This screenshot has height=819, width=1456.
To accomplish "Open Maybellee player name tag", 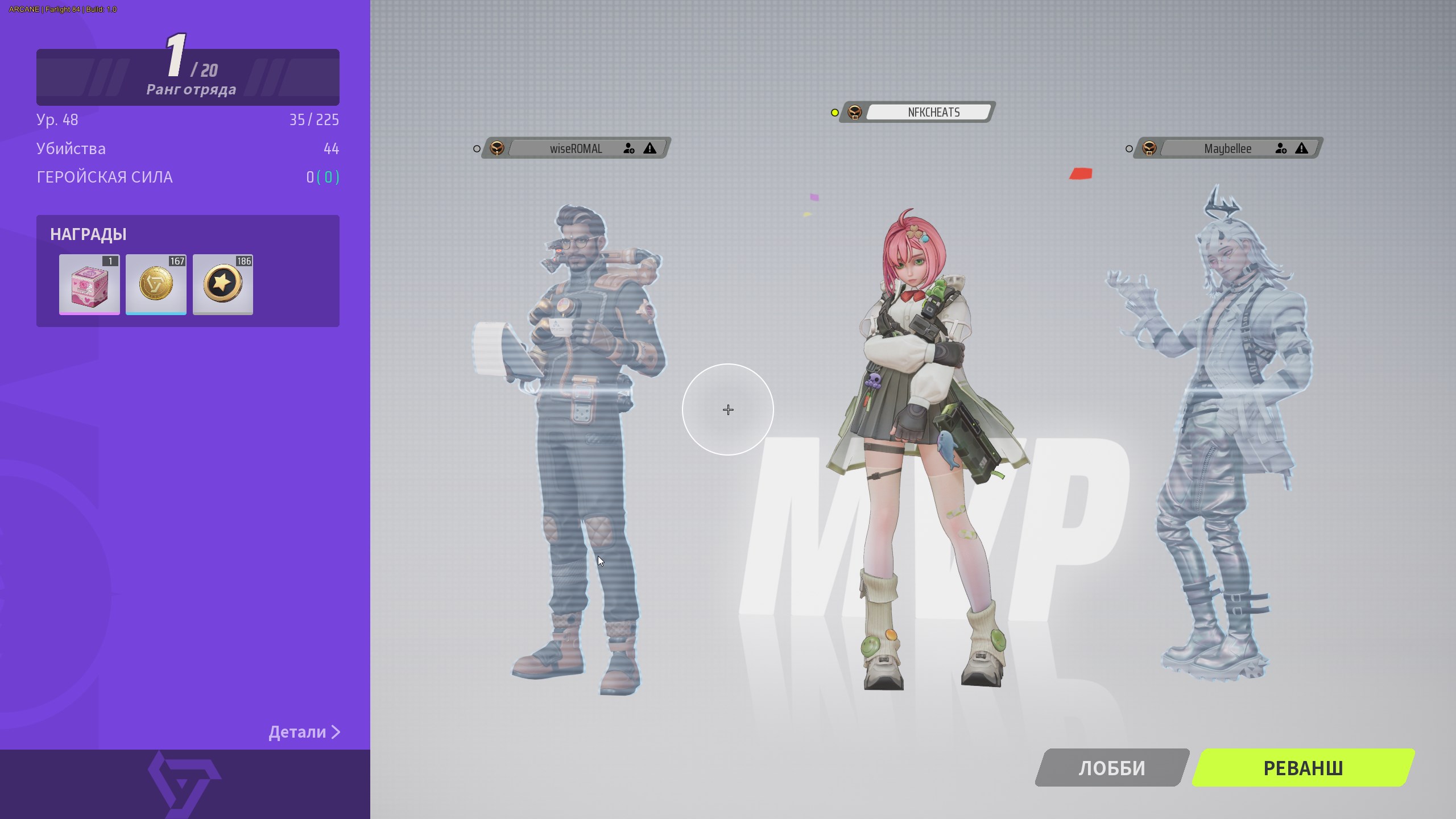I will pyautogui.click(x=1227, y=148).
